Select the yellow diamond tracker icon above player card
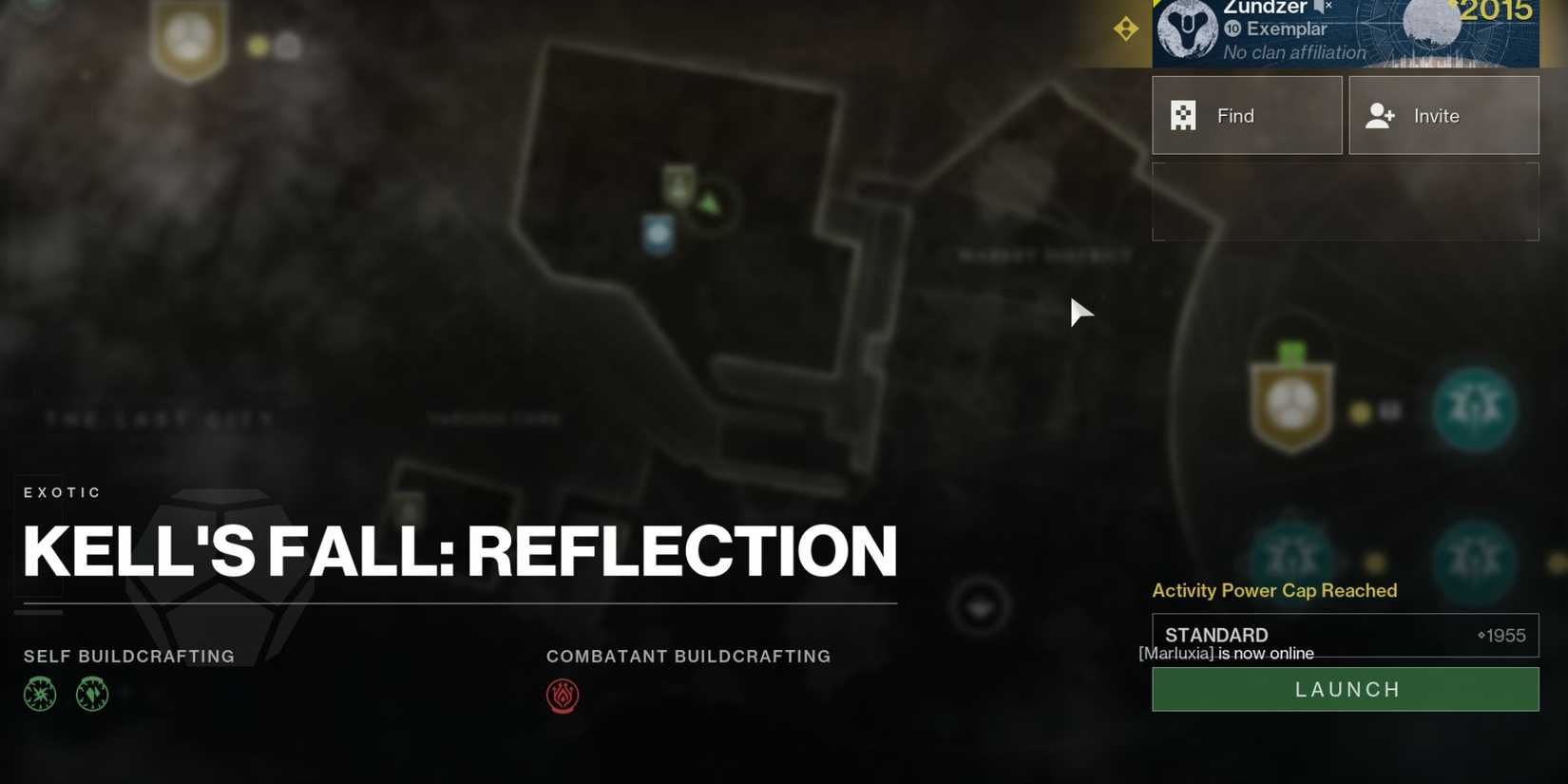This screenshot has width=1568, height=784. click(x=1126, y=29)
